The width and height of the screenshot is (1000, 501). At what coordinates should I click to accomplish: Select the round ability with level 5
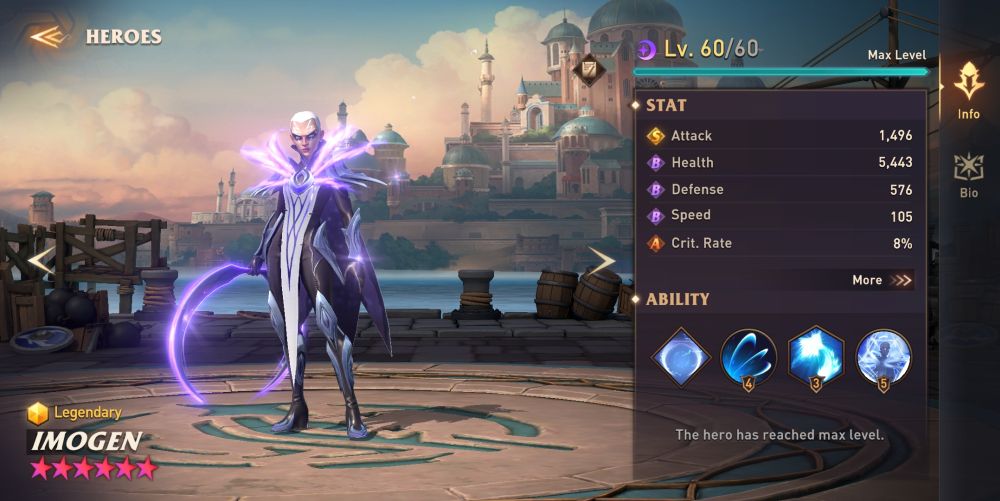coord(883,356)
